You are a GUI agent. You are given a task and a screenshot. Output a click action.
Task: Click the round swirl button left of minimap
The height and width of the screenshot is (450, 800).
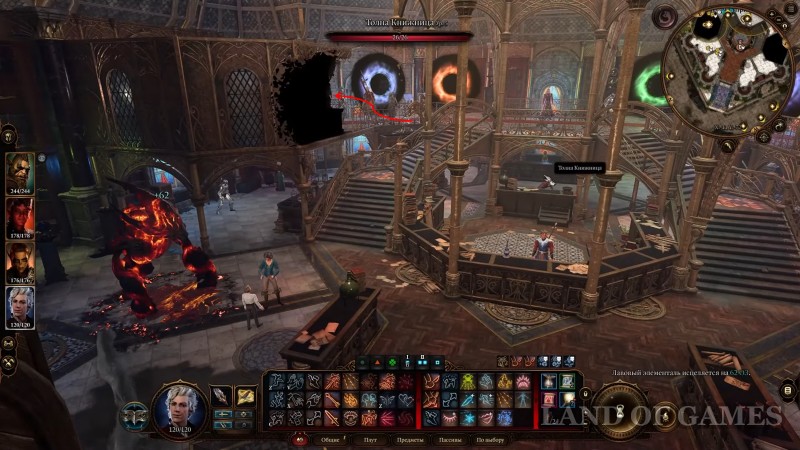663,18
